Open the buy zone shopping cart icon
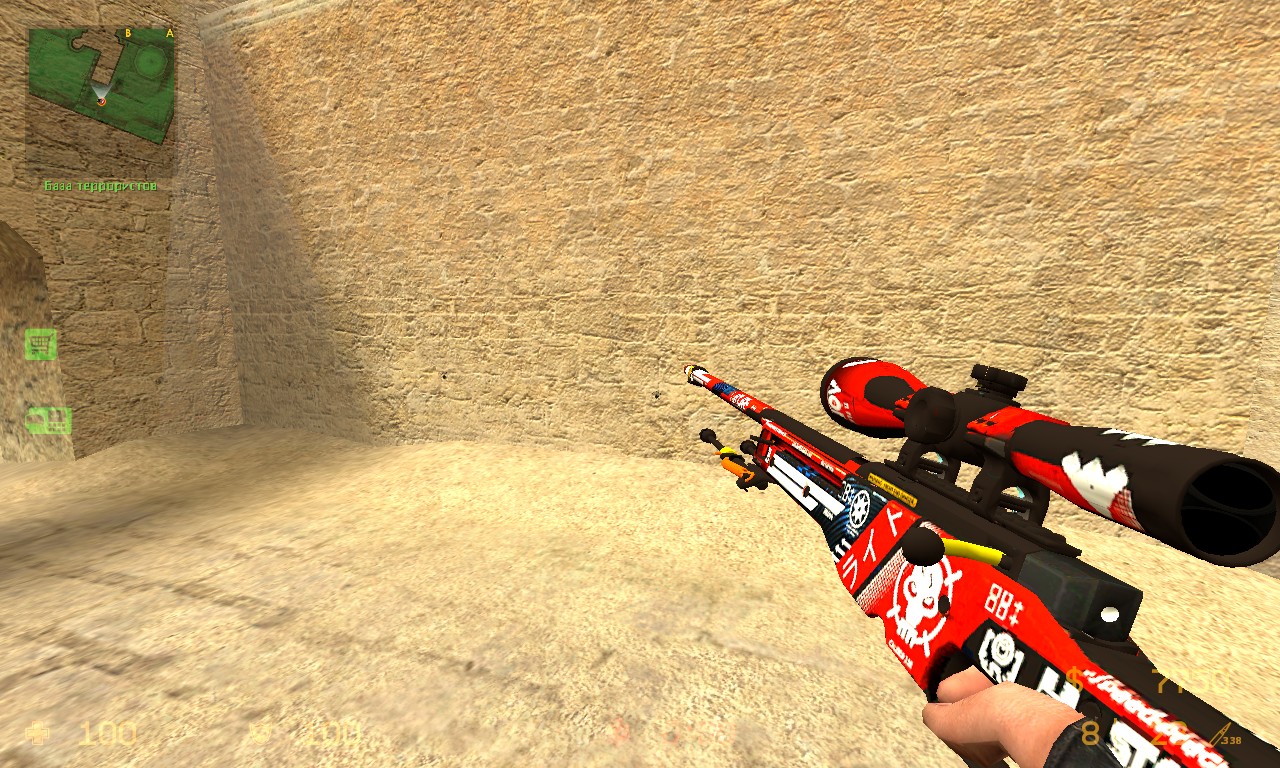Screen dimensions: 1280x768 [41, 344]
